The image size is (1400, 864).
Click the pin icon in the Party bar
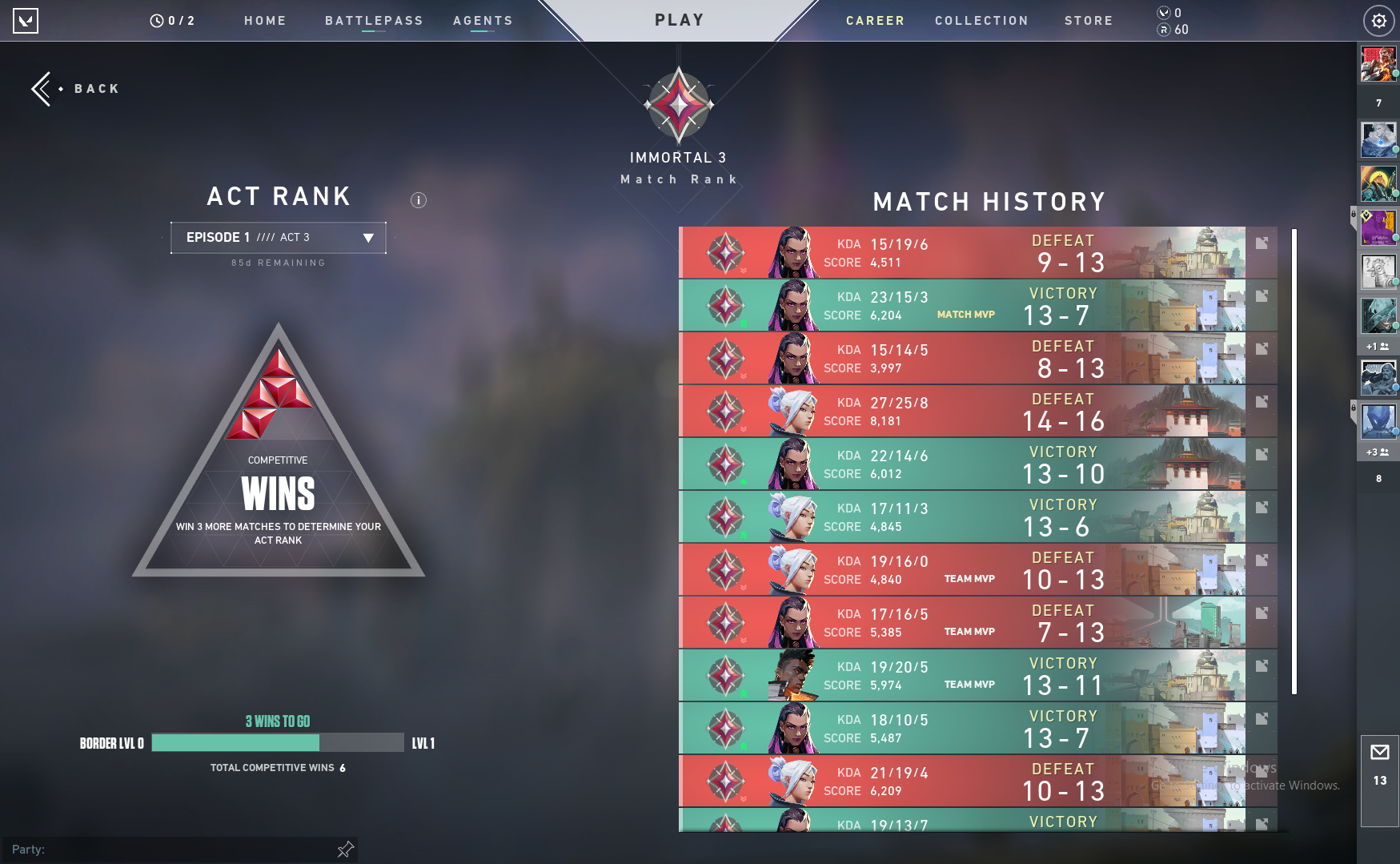pyautogui.click(x=344, y=849)
